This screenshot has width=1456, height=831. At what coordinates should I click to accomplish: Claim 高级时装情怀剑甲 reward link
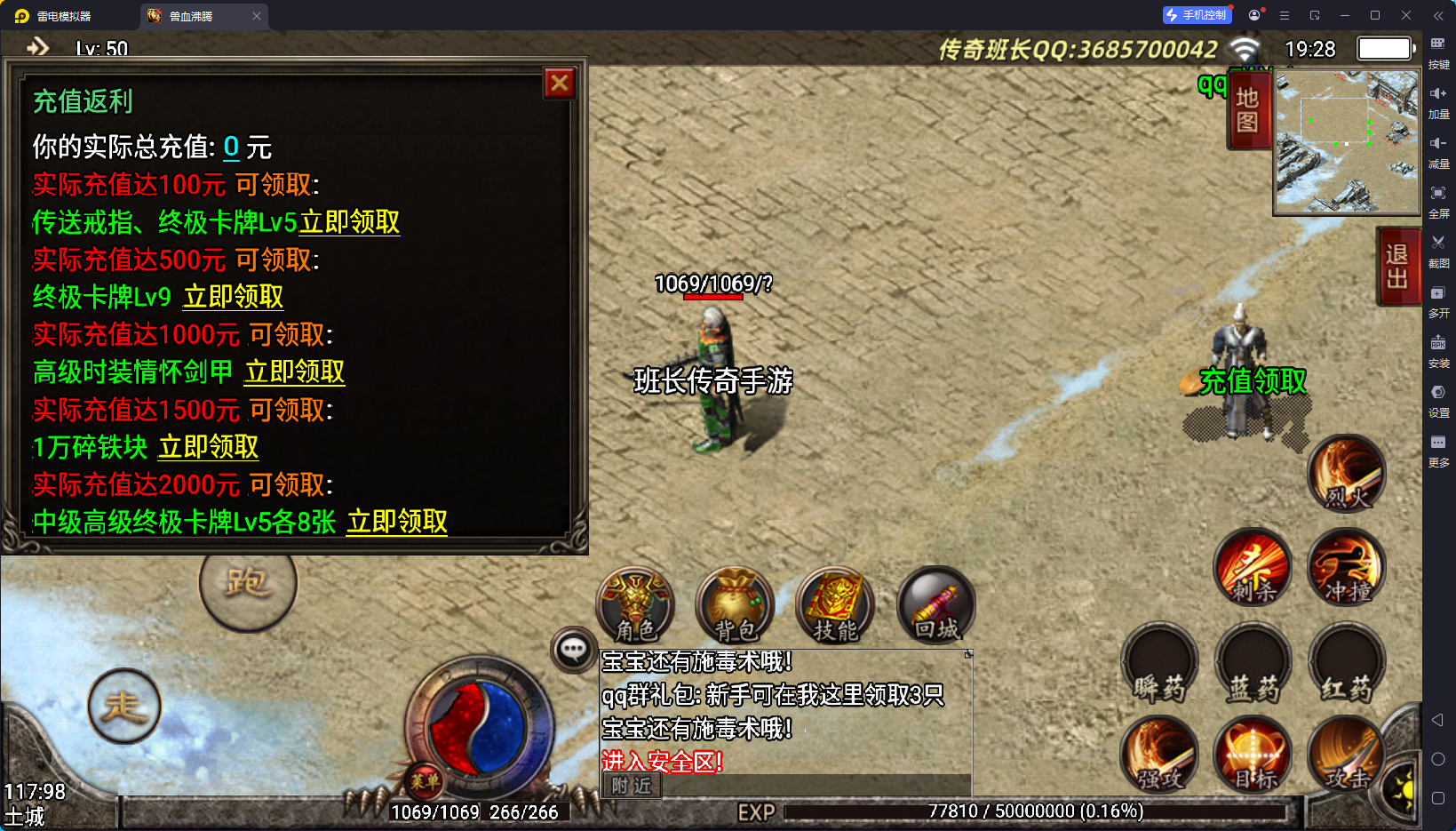294,372
